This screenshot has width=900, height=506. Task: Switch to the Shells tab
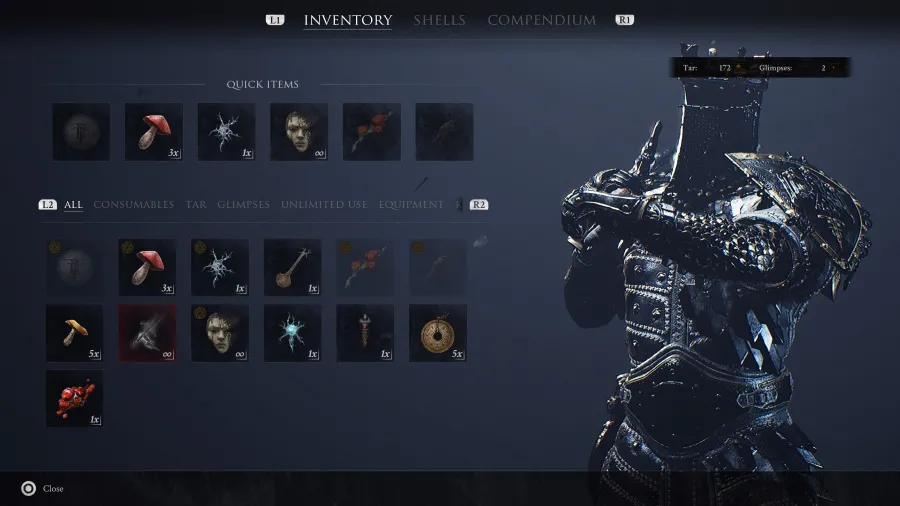click(439, 20)
